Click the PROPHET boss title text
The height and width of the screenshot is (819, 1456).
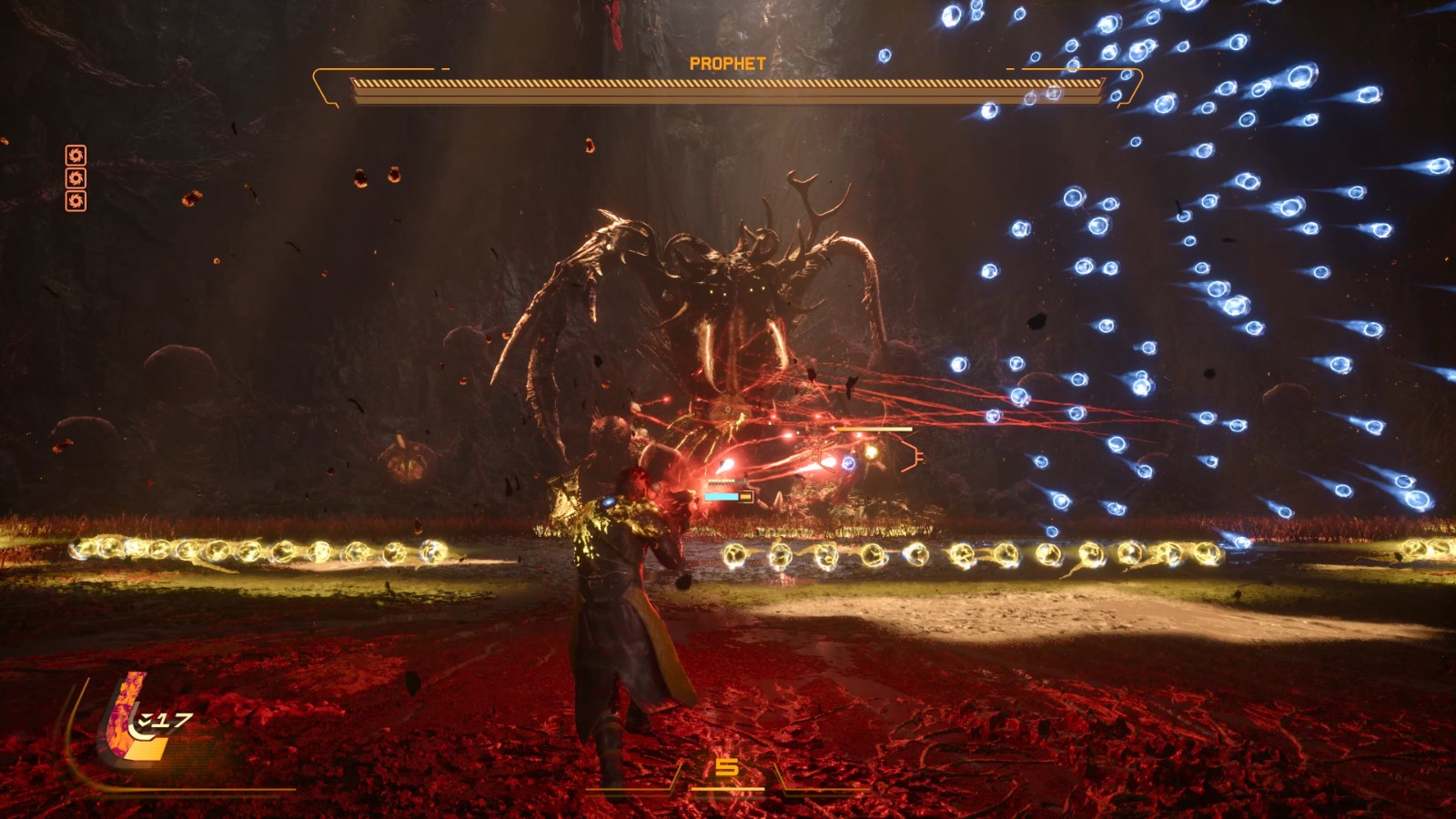coord(728,64)
